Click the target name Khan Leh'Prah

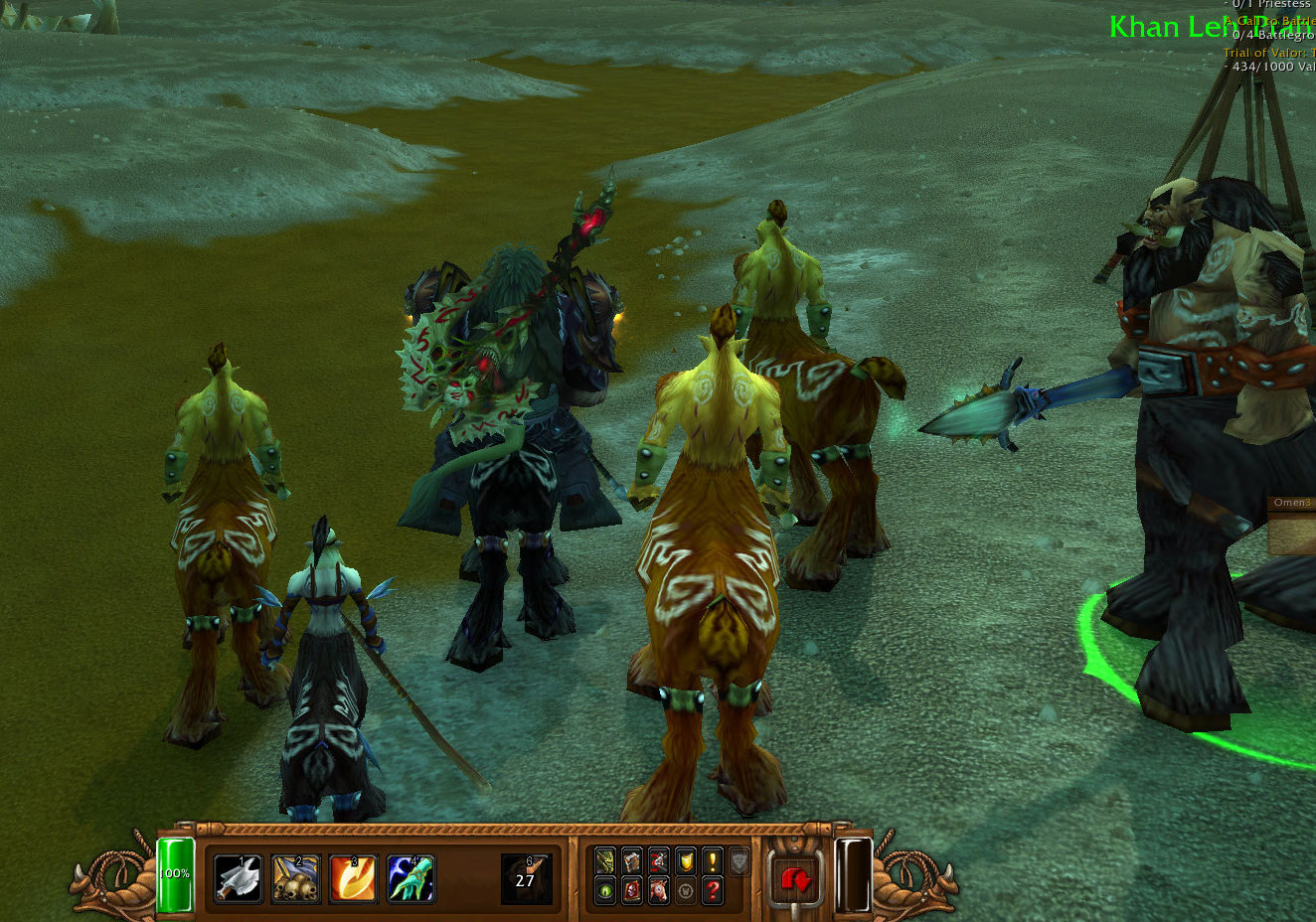click(1183, 27)
